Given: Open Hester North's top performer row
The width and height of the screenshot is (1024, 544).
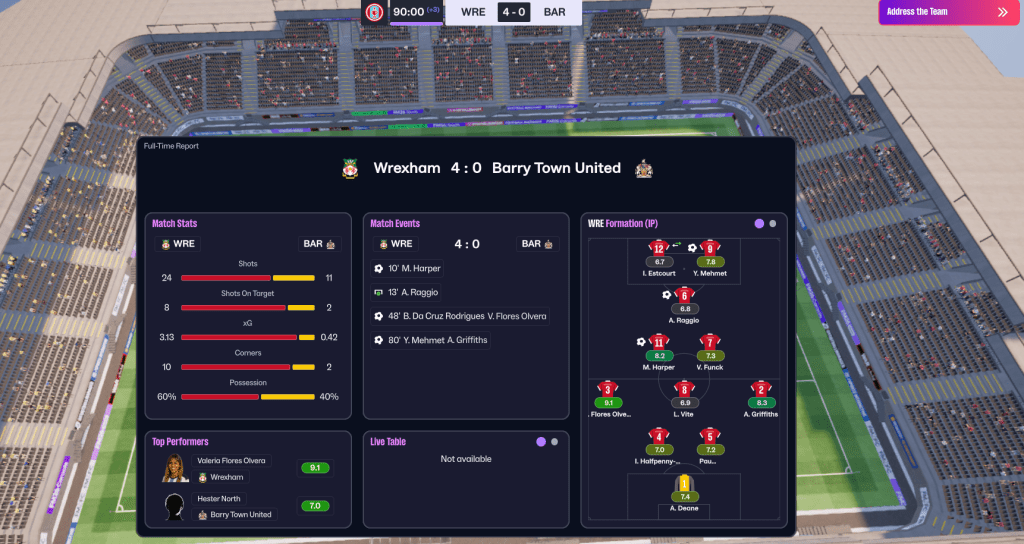Looking at the screenshot, I should [x=229, y=506].
